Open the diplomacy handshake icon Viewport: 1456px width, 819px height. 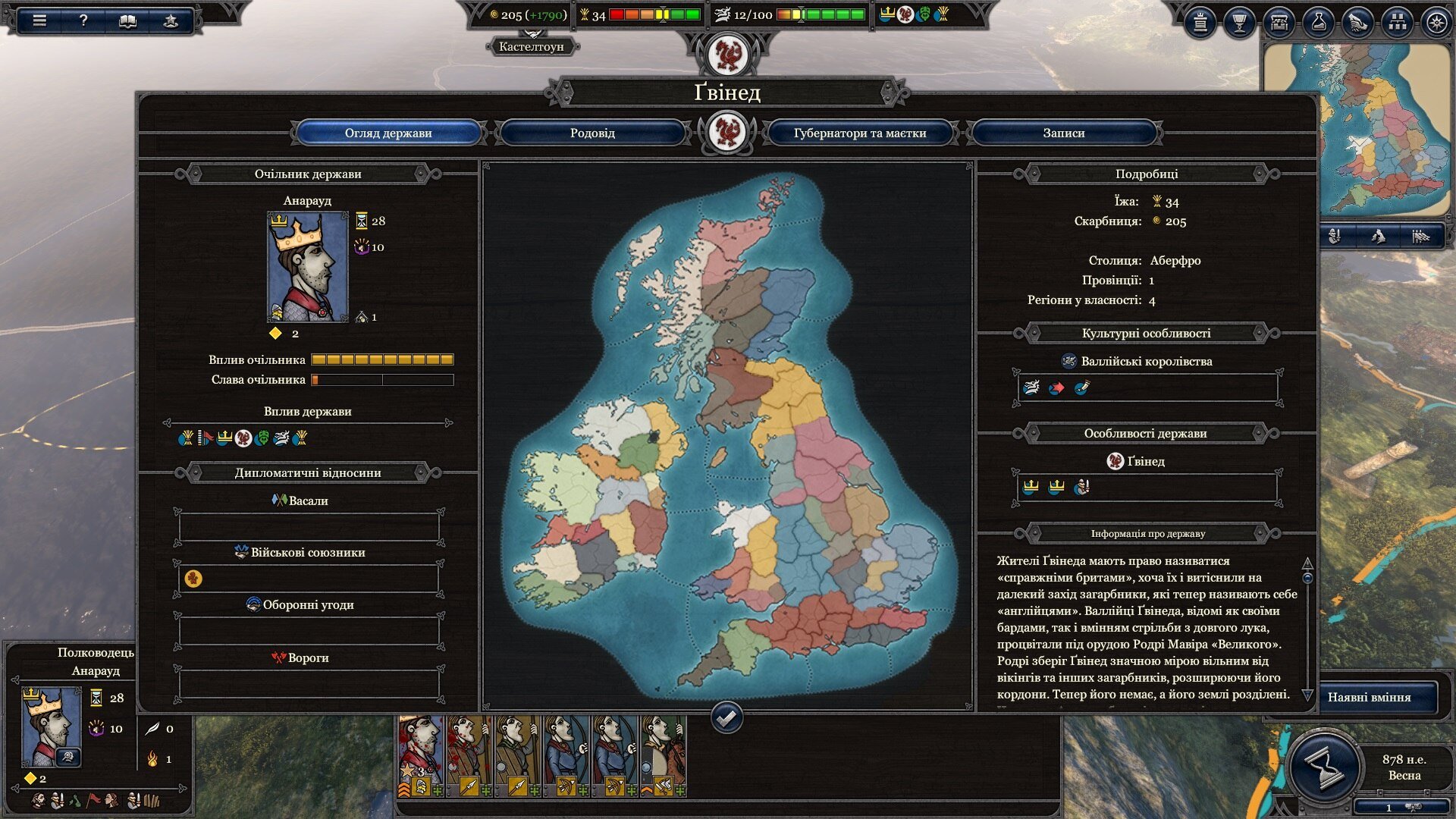tap(1357, 23)
